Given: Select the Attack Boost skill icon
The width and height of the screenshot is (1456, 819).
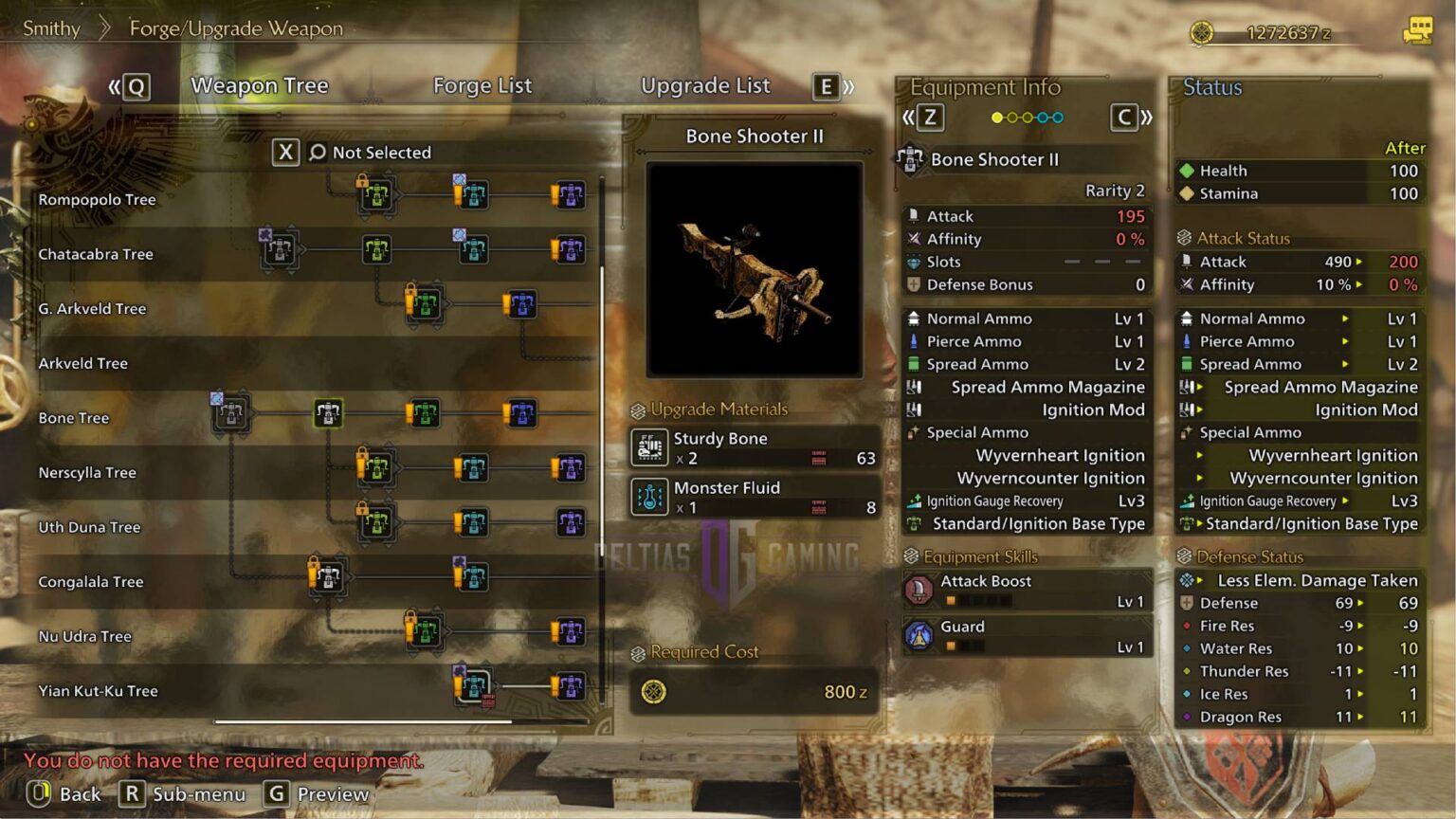Looking at the screenshot, I should pos(920,590).
